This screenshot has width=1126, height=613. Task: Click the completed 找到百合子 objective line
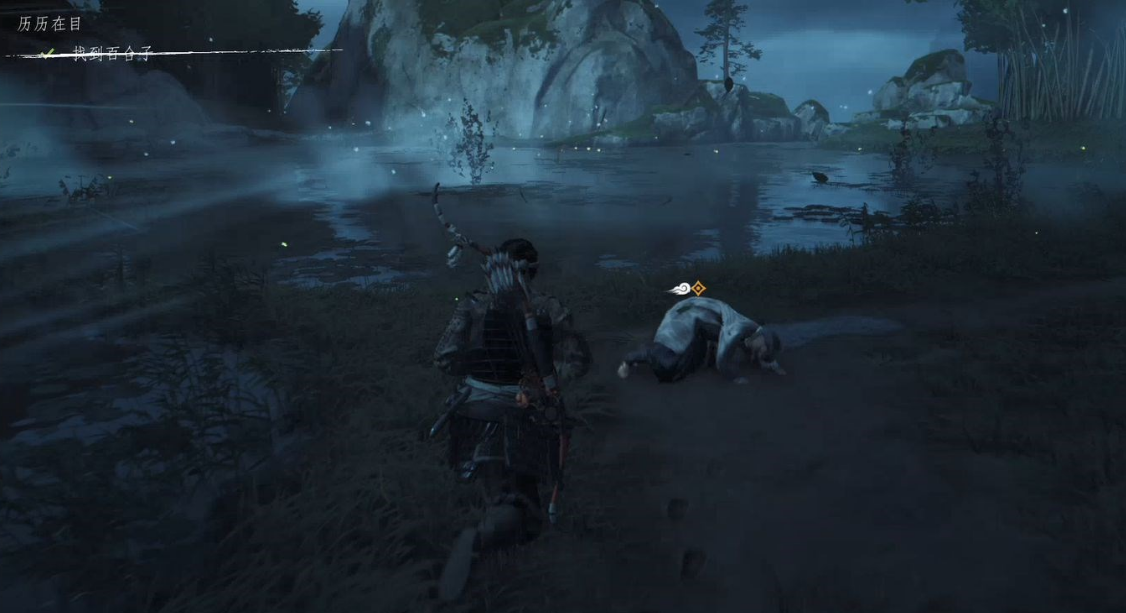click(x=112, y=53)
